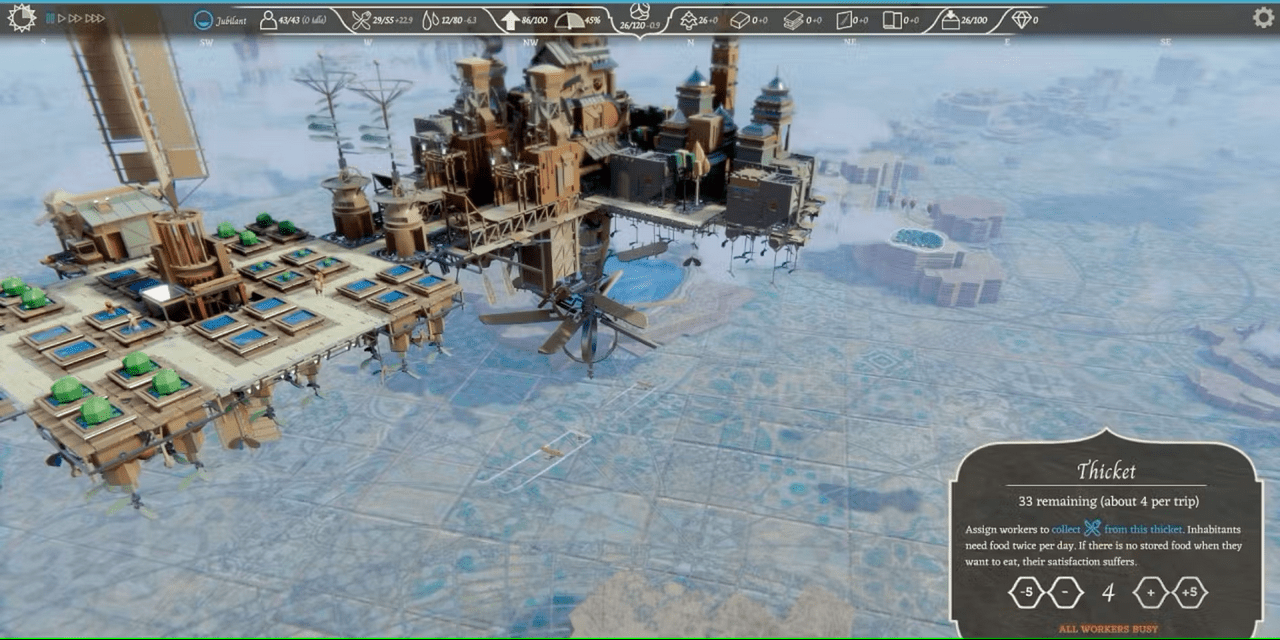Pause the game speed
This screenshot has height=640, width=1280.
pos(47,19)
